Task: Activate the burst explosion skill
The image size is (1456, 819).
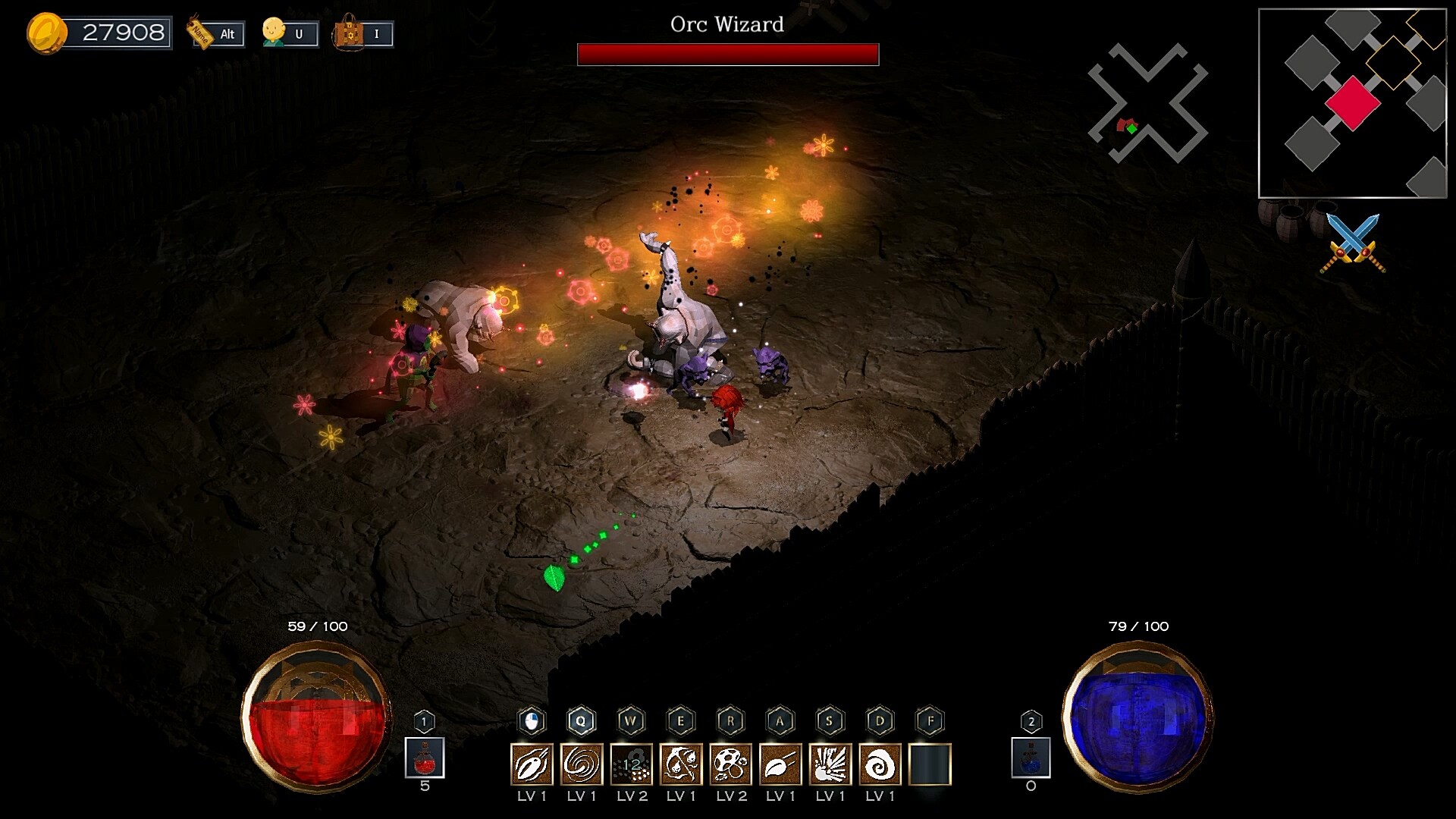Action: pos(830,764)
